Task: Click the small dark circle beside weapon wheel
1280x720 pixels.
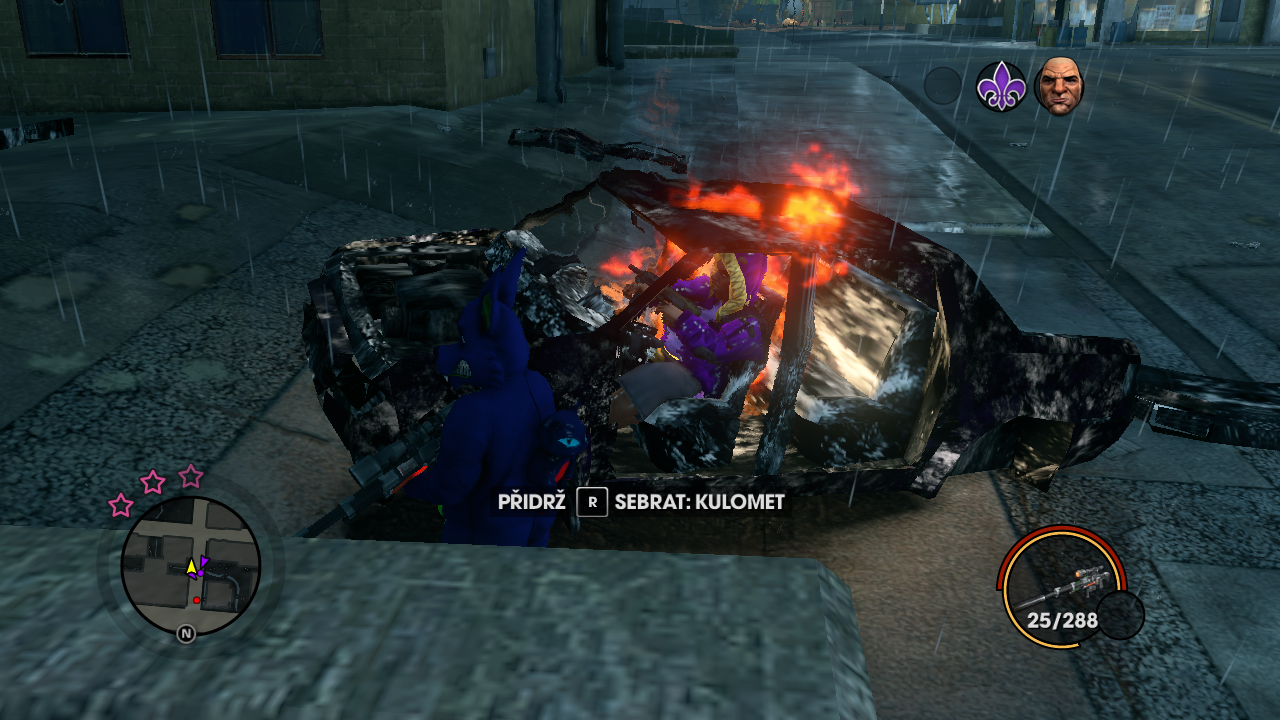Action: pos(1120,615)
